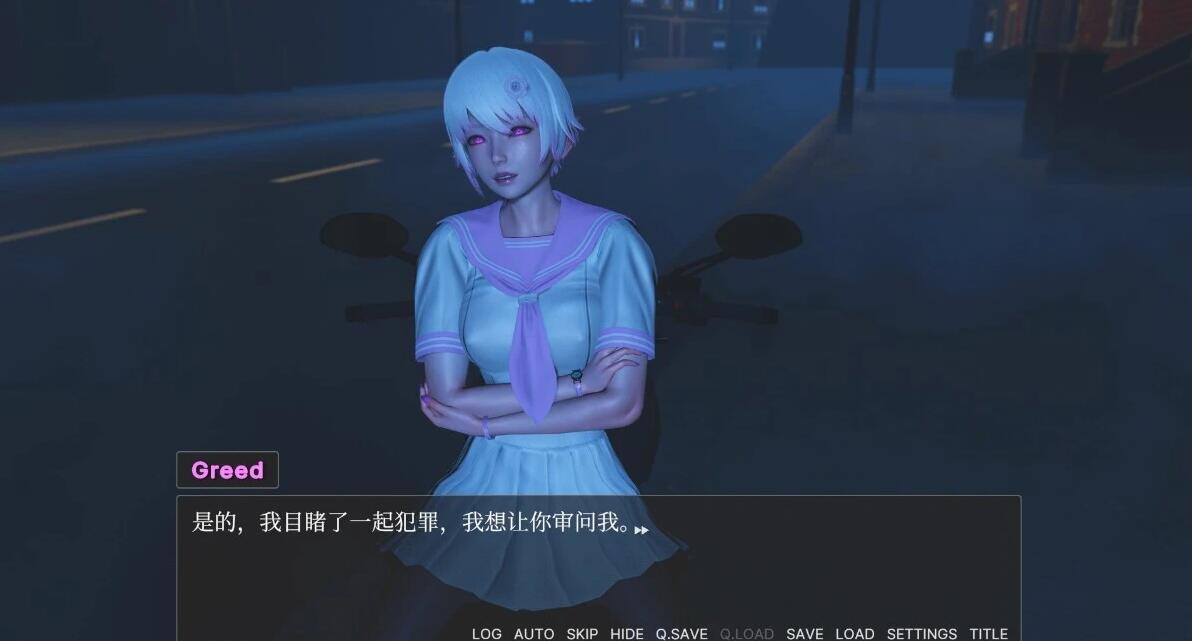Screen dimensions: 1192x641
Task: Hide the dialogue box with HIDE
Action: tap(627, 633)
